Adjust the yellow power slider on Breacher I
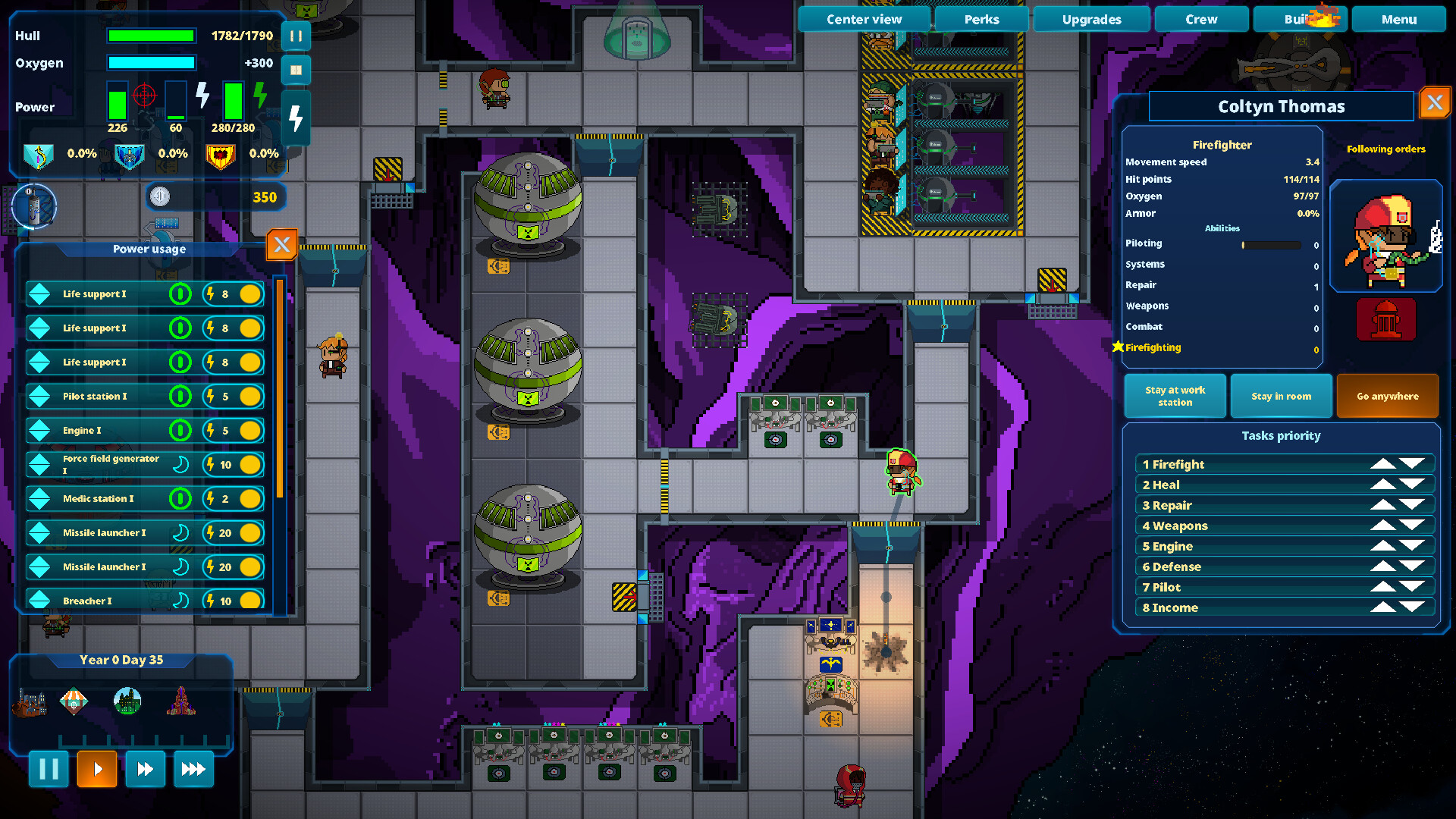 [x=250, y=600]
